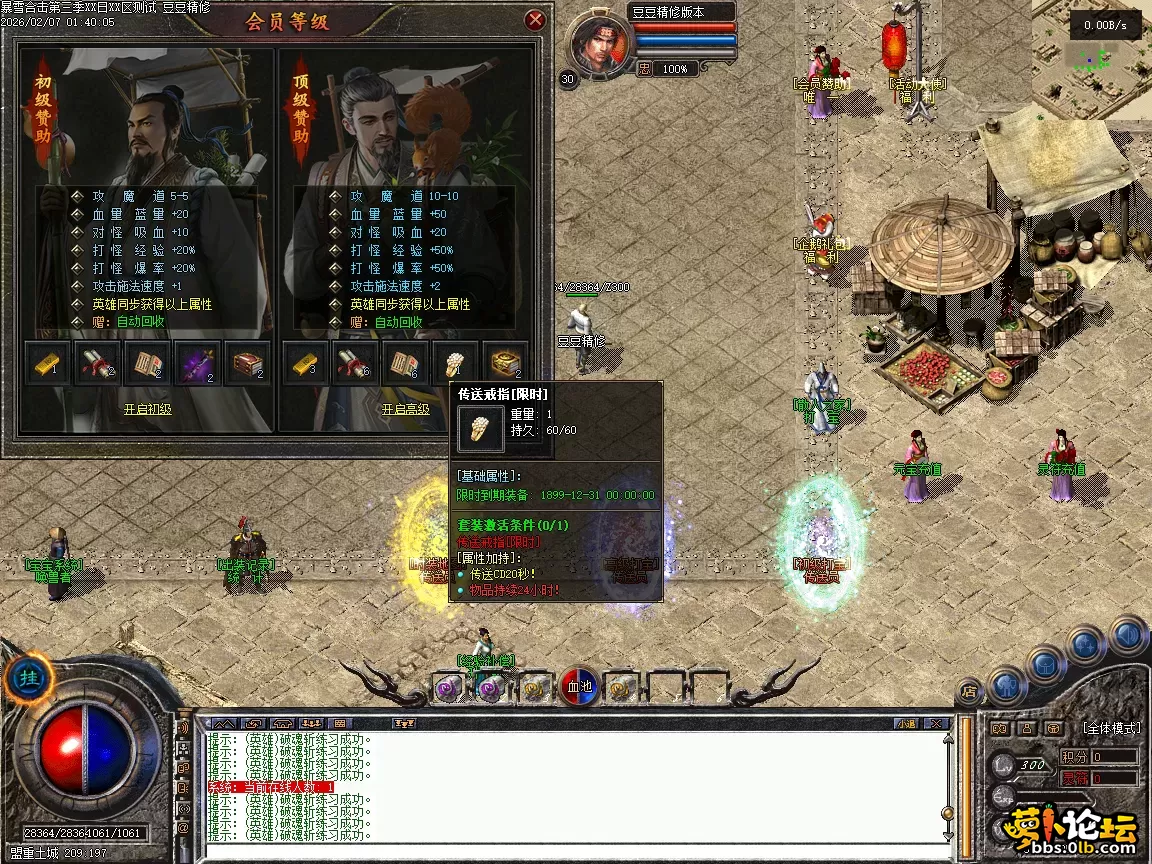Close the chat window with X

click(x=937, y=723)
